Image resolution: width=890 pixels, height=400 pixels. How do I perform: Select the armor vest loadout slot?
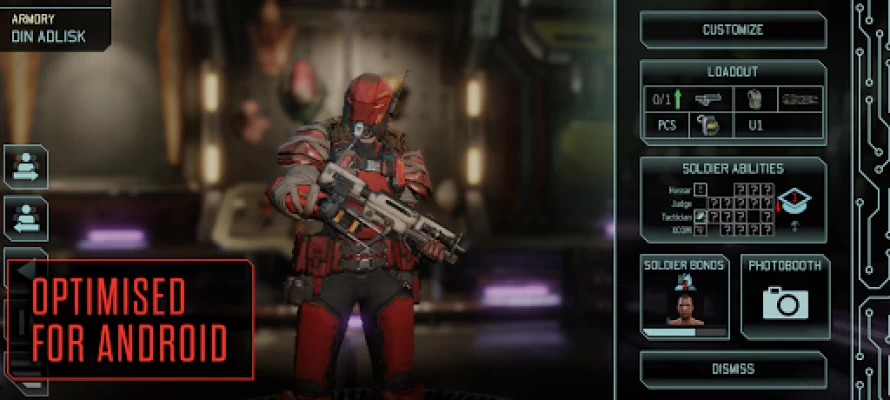[x=754, y=100]
